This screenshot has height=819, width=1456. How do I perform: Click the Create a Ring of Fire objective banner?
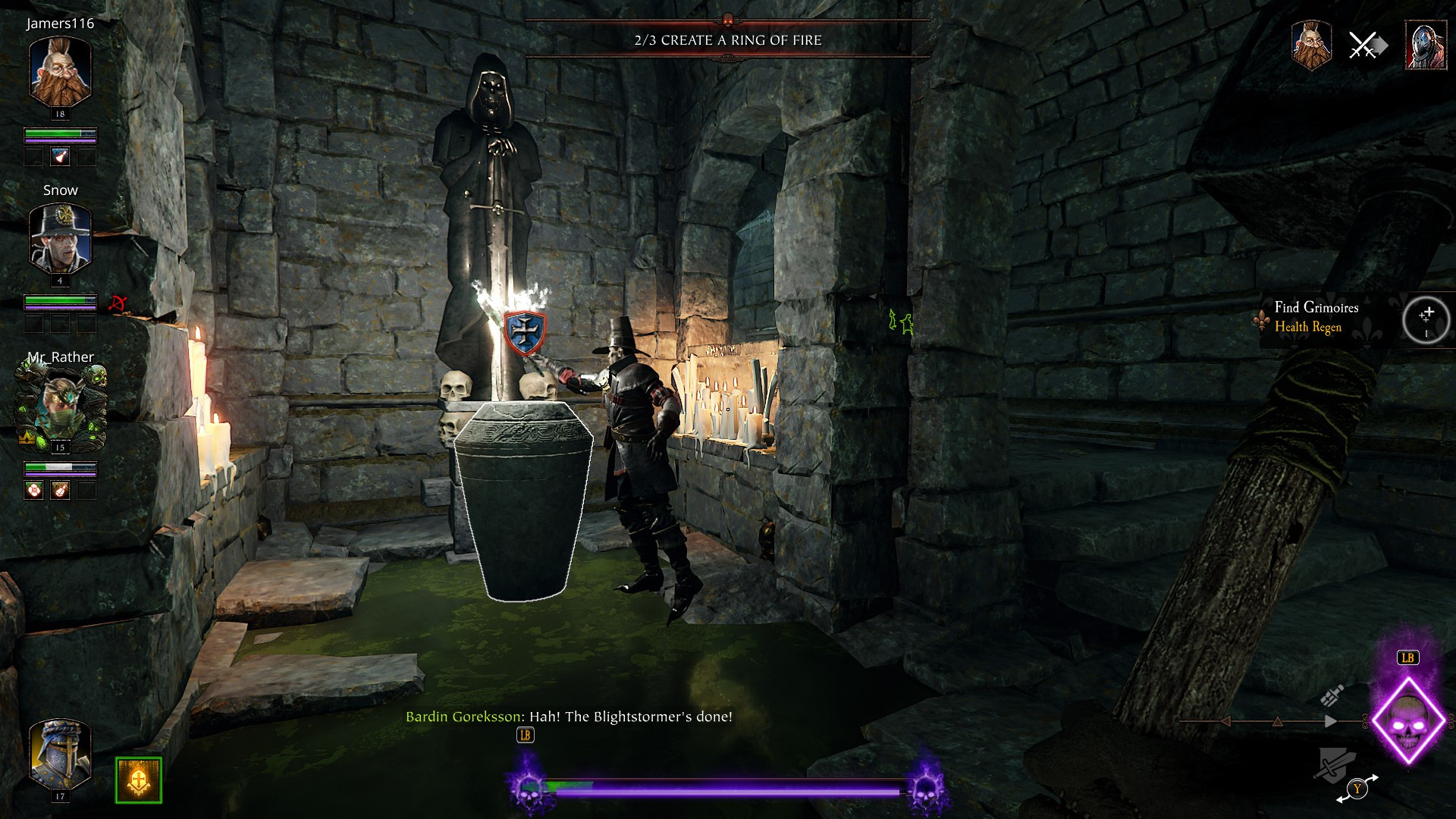tap(727, 40)
